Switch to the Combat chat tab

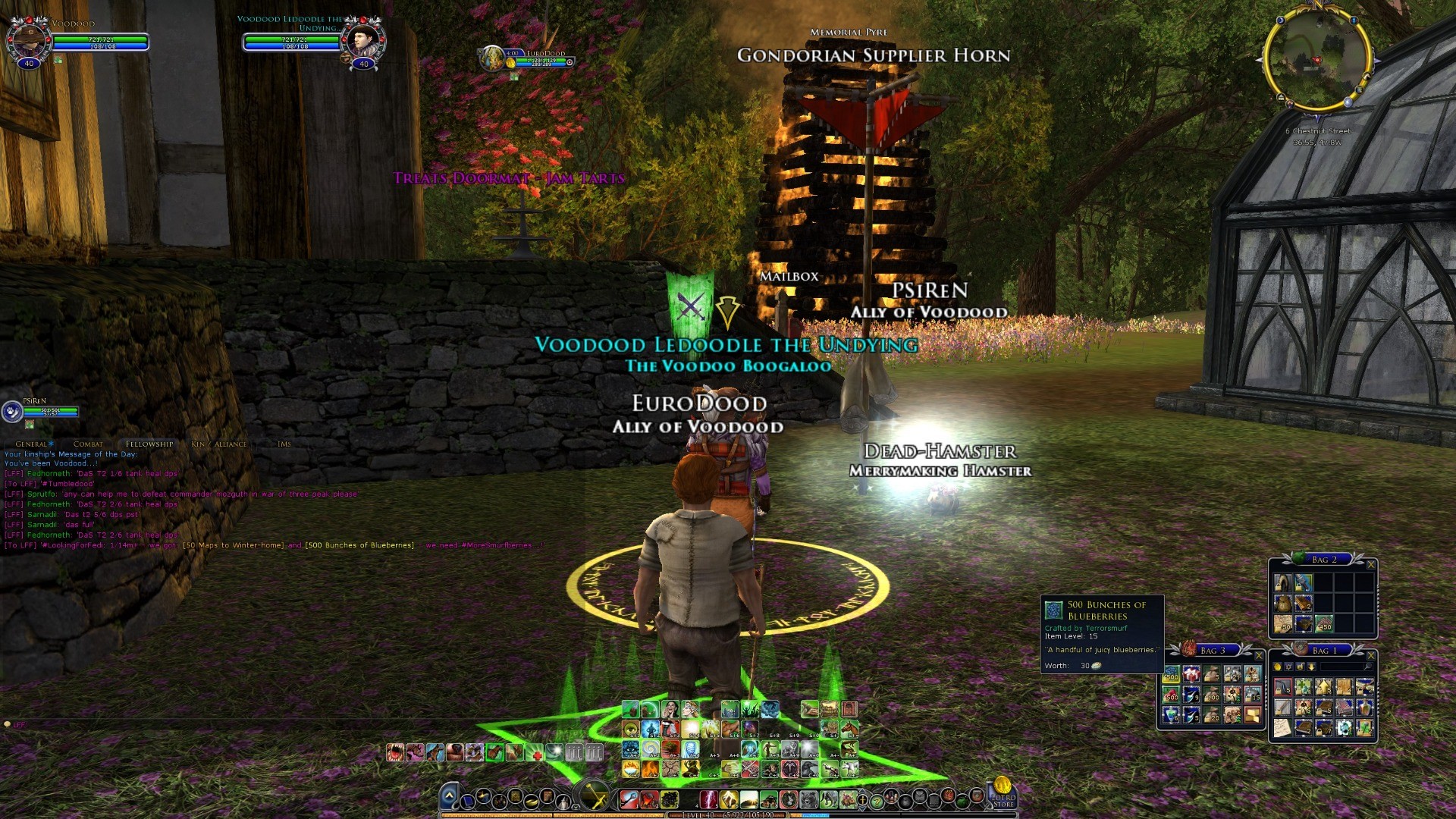[x=88, y=444]
